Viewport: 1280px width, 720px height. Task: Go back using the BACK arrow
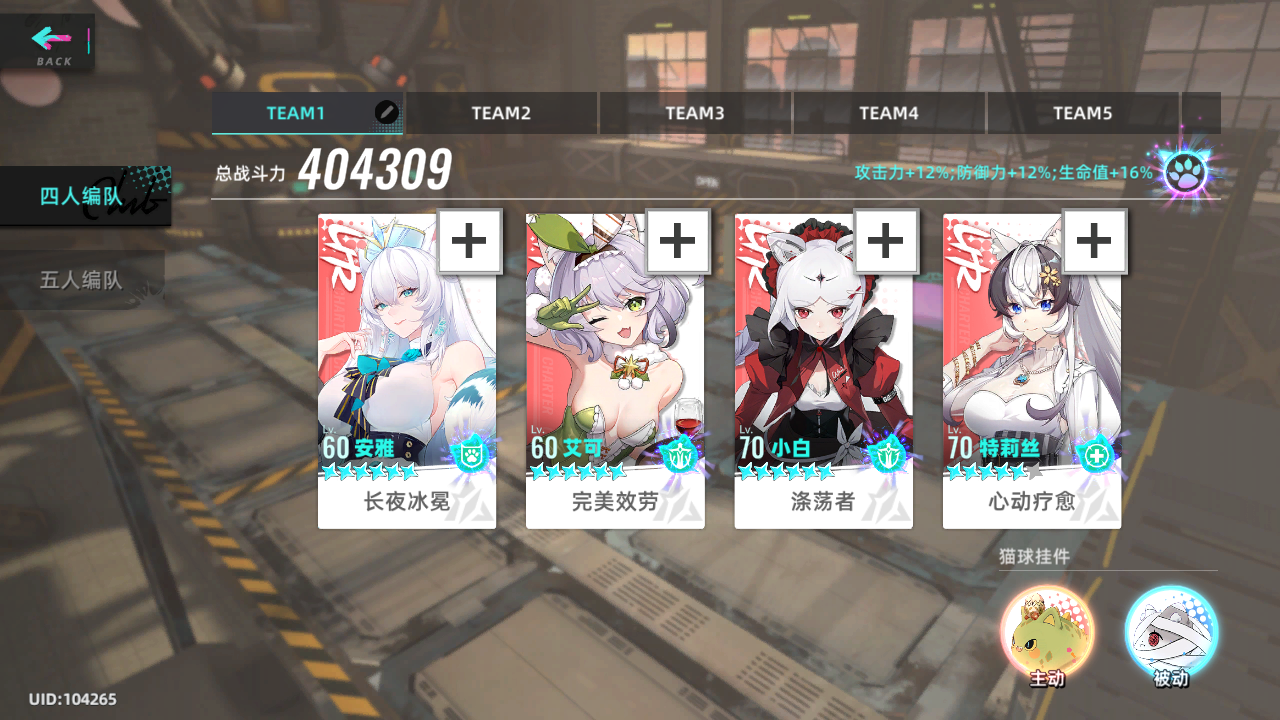point(50,43)
